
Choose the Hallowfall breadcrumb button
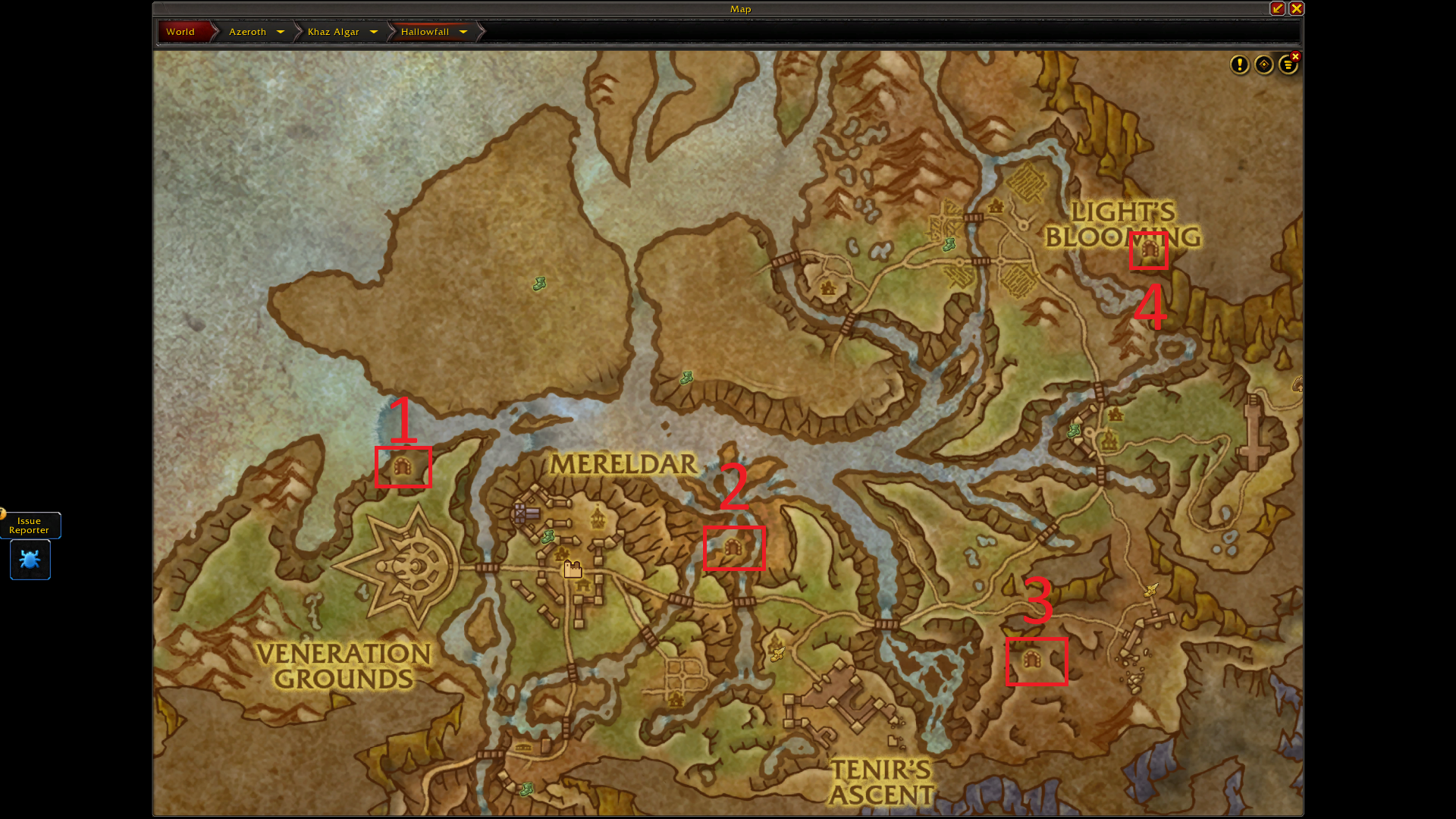[425, 32]
